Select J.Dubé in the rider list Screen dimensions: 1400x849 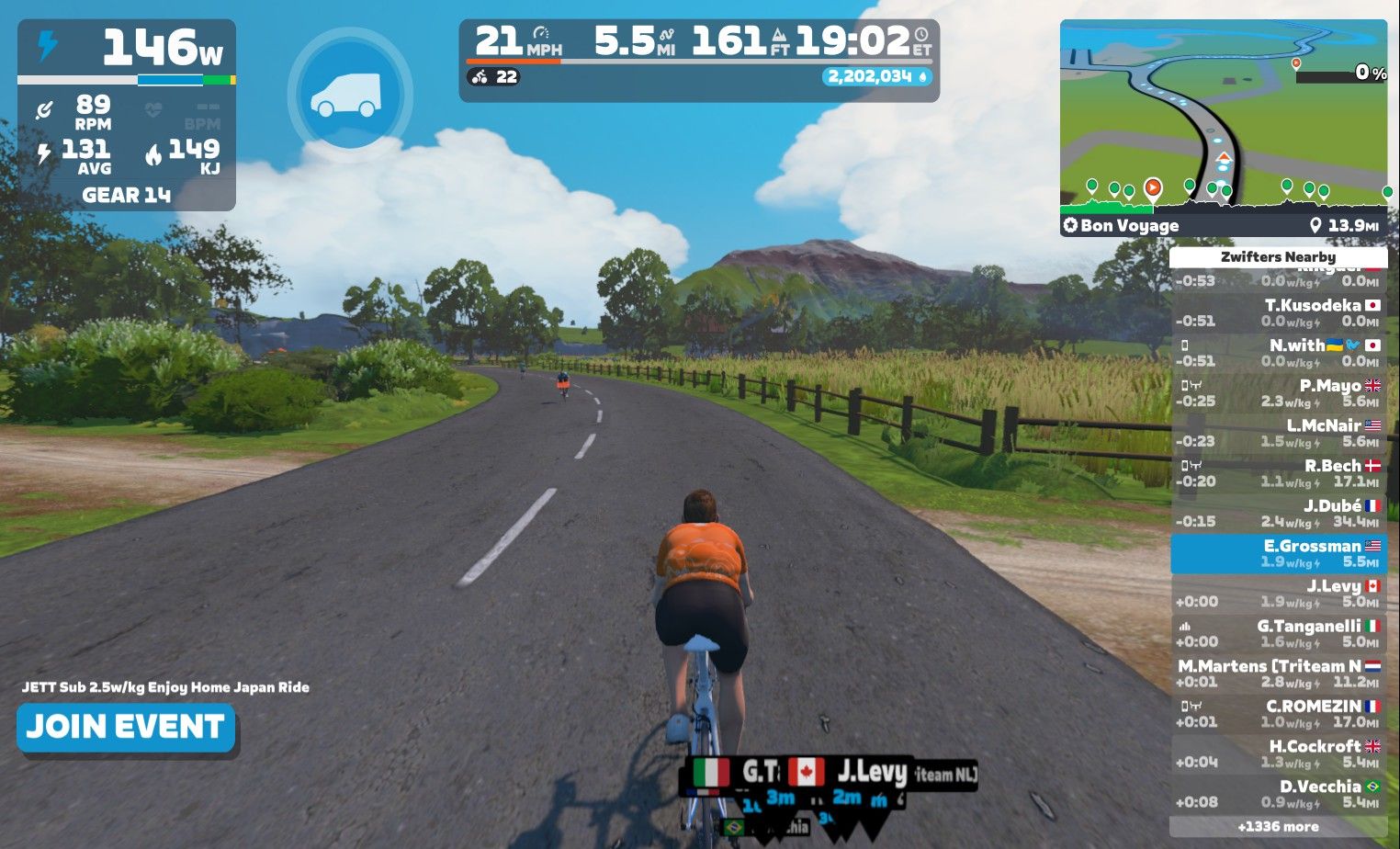point(1279,513)
